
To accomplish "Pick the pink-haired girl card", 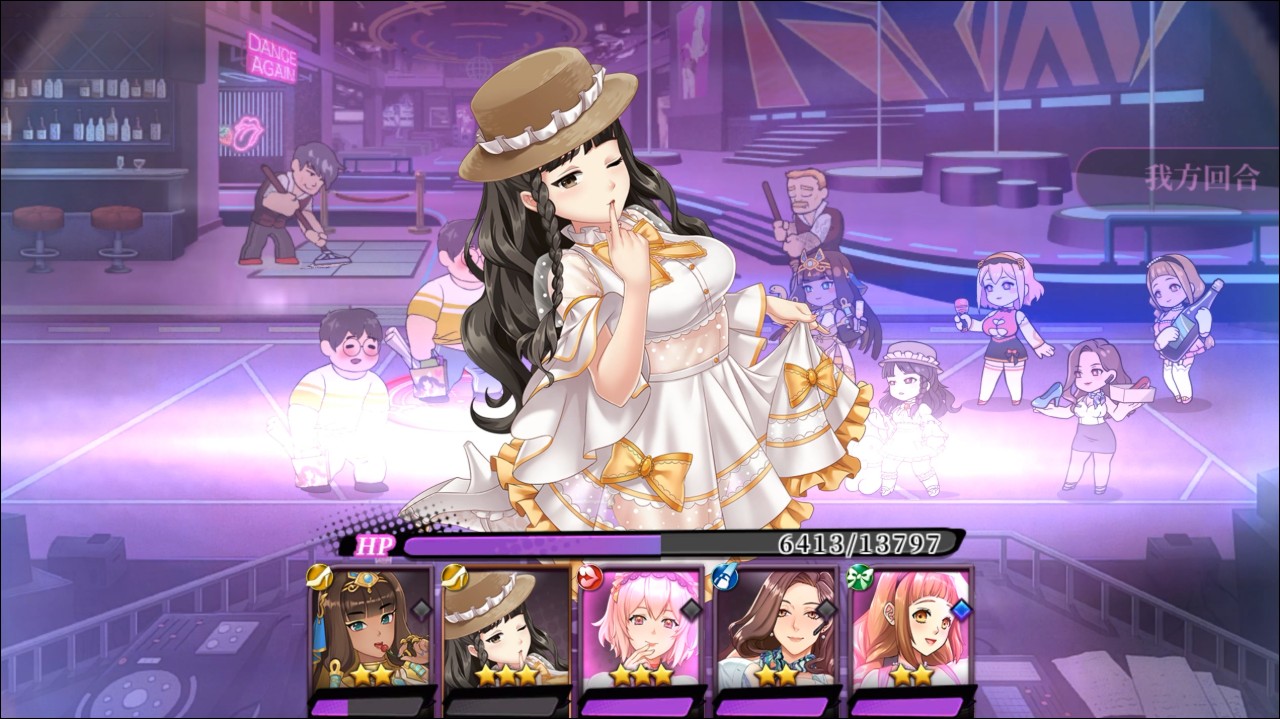I will (642, 627).
